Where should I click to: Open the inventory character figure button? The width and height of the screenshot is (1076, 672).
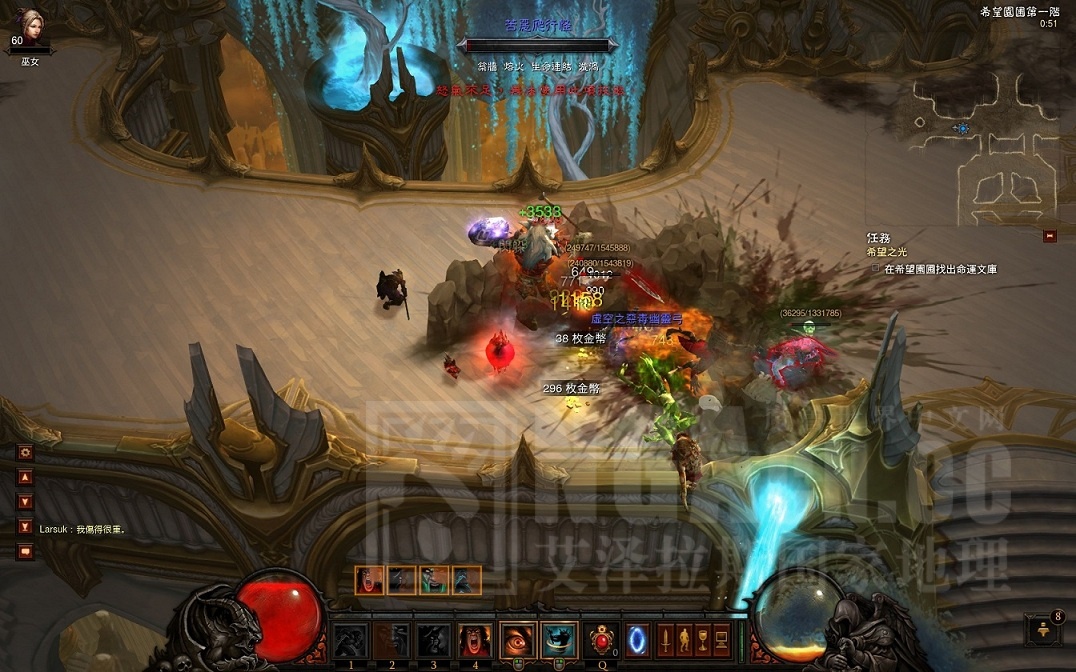point(684,638)
